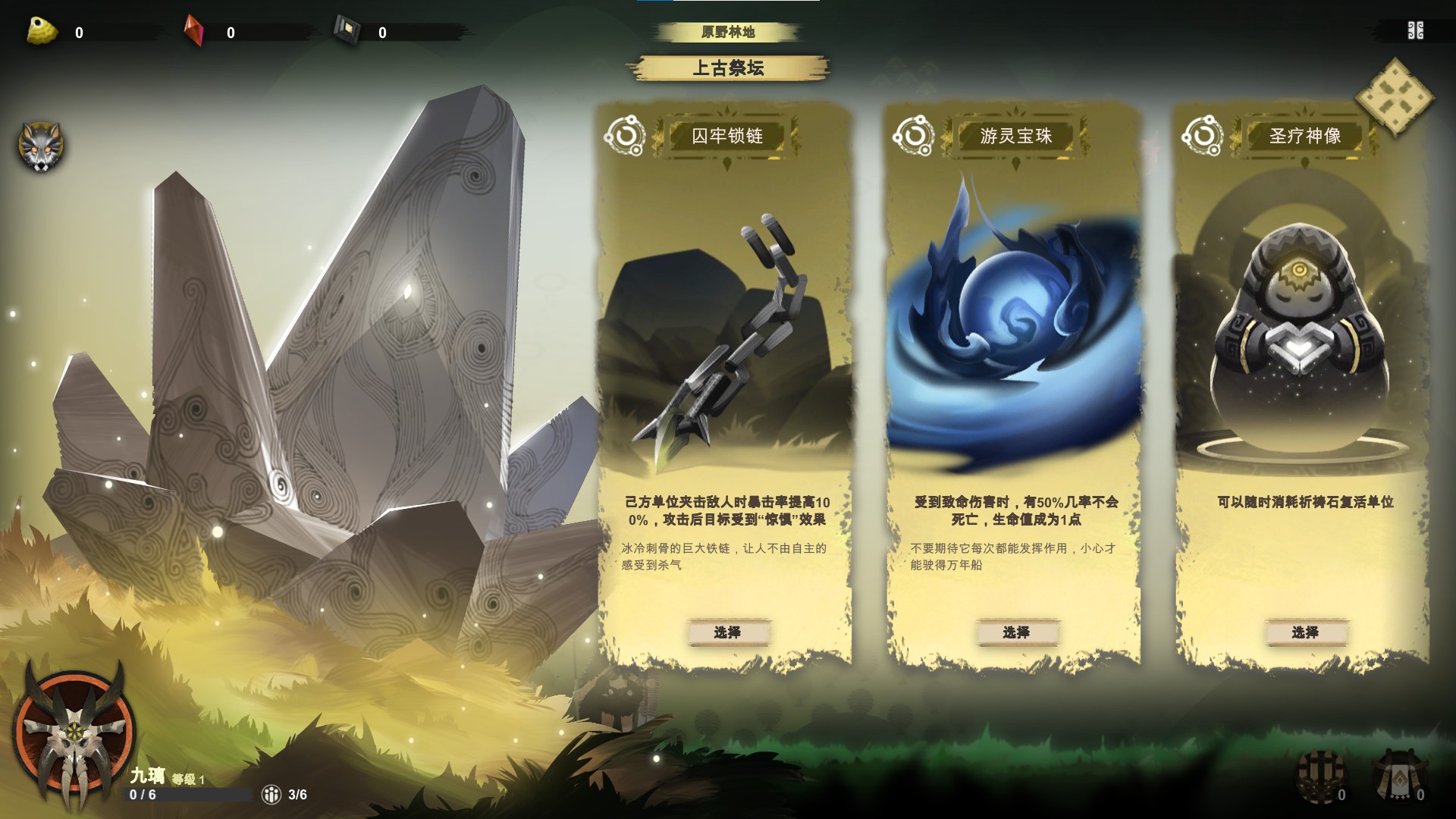Click the red crystal resource icon

[193, 28]
